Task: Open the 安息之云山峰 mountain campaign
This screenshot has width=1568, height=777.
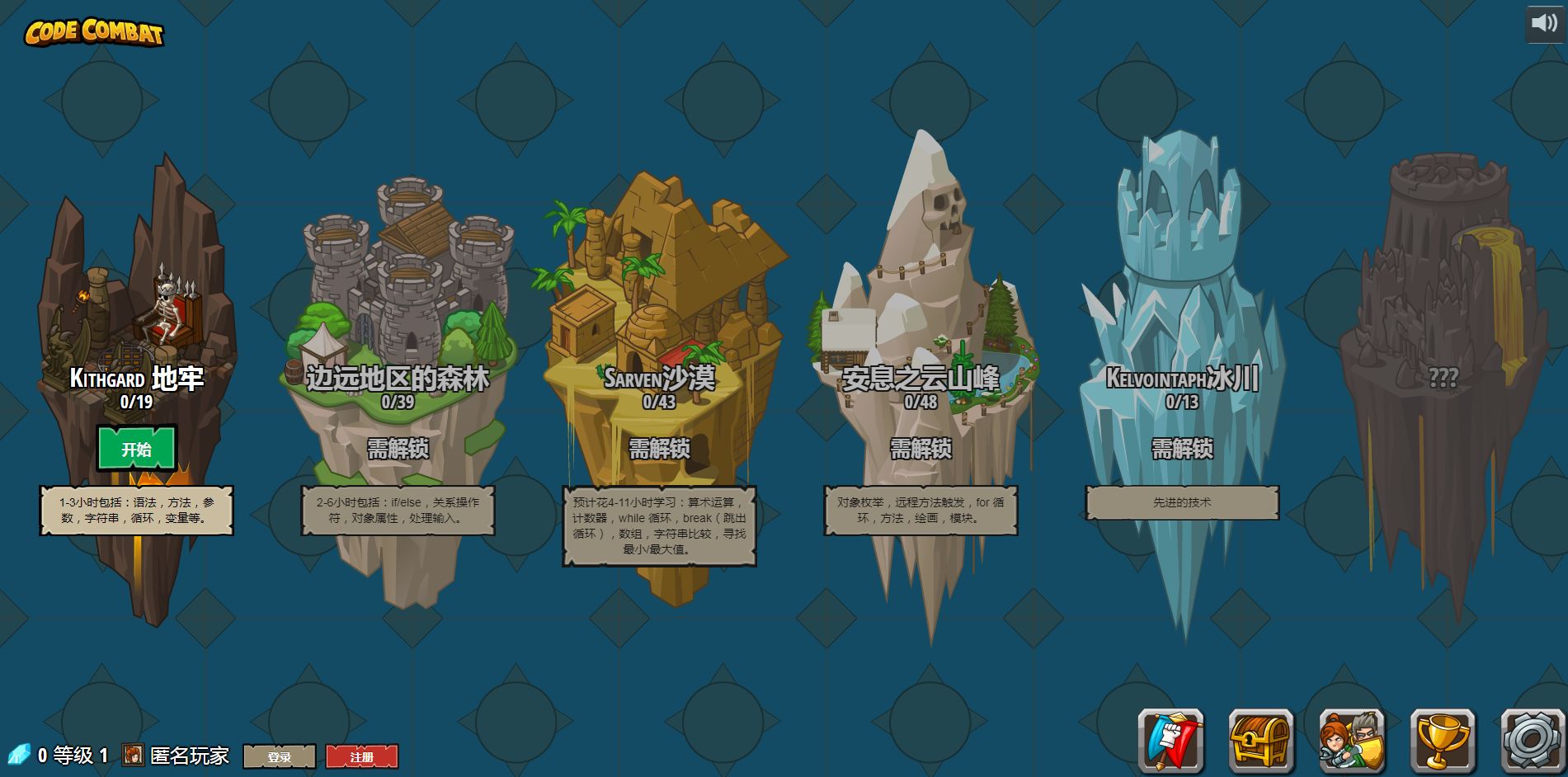Action: (x=921, y=330)
